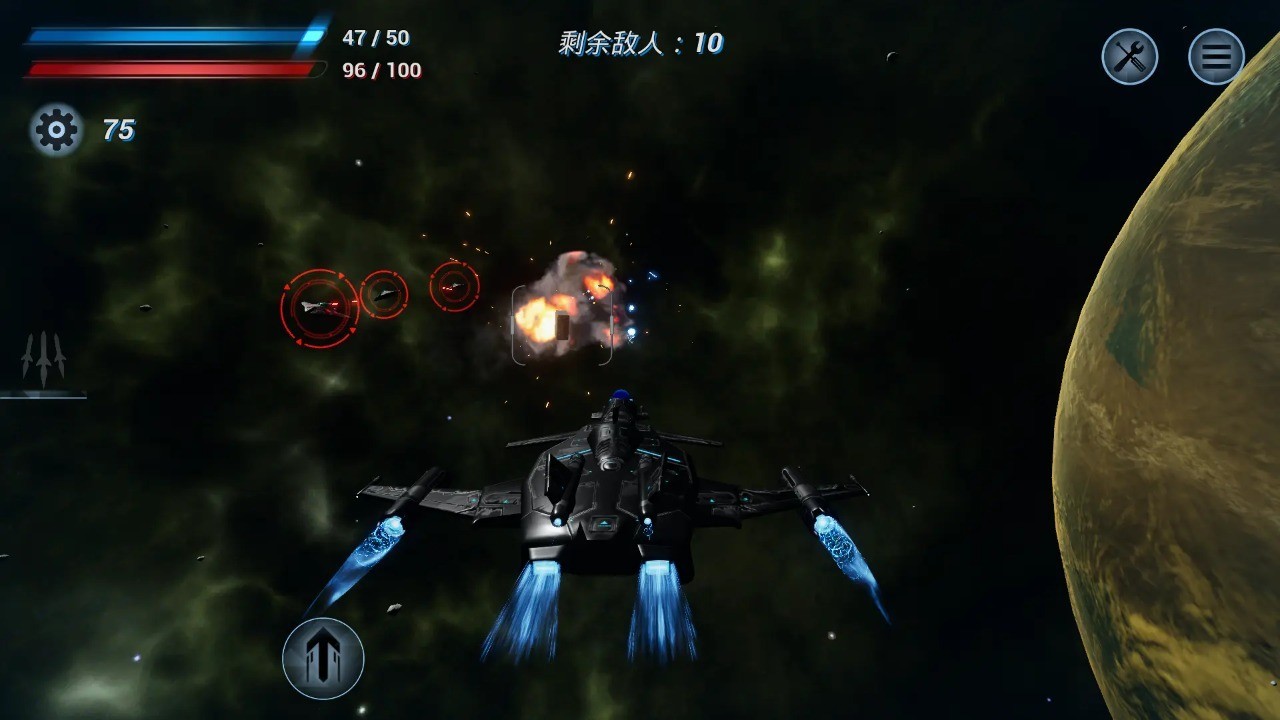The image size is (1280, 720).
Task: Open the hamburger pause menu
Action: 1215,56
